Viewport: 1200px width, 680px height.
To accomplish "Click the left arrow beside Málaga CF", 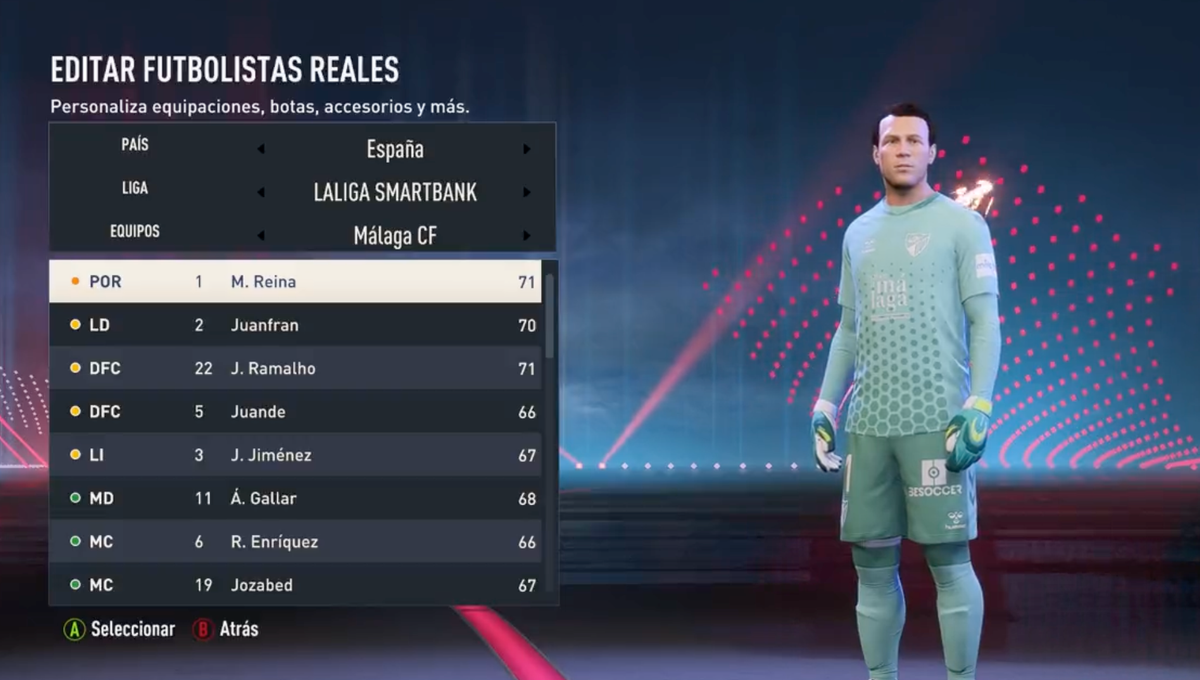I will [261, 236].
